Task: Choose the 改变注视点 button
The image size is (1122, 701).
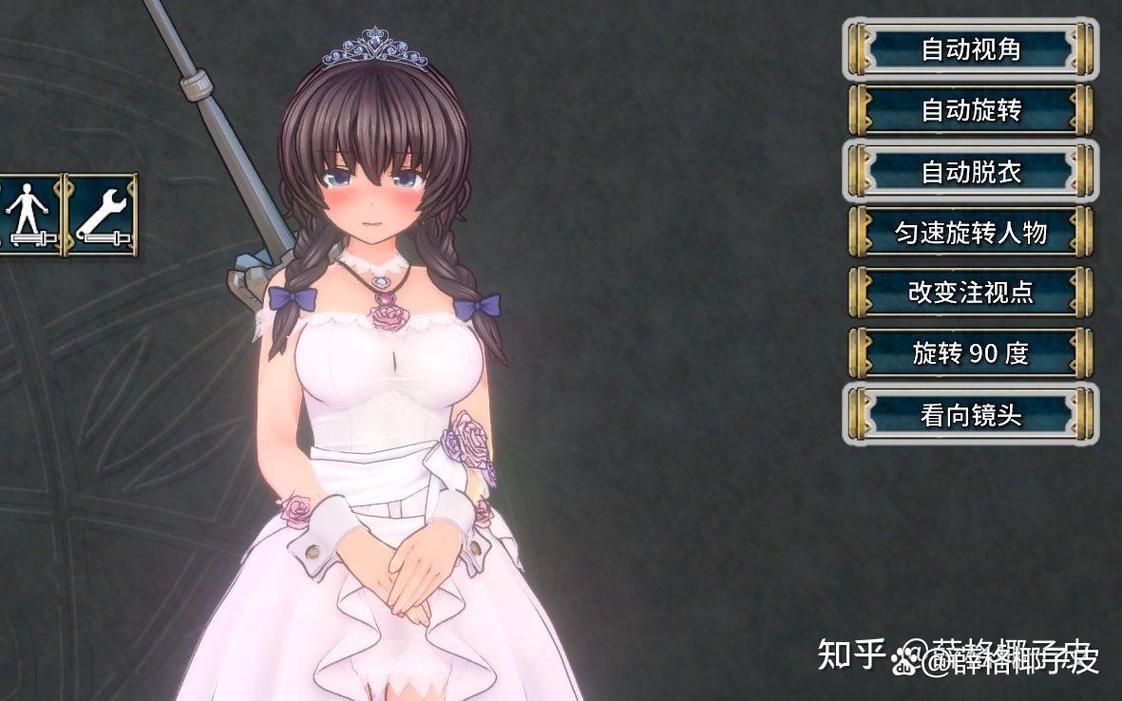Action: click(x=970, y=292)
